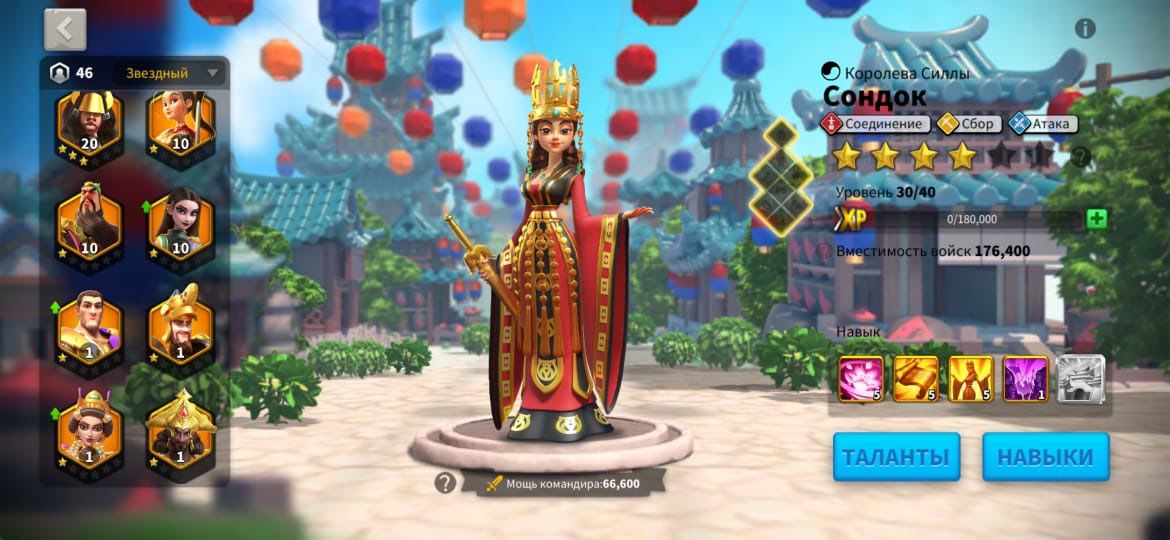
Task: Select the samurai-helmet commander at level 20
Action: click(89, 125)
